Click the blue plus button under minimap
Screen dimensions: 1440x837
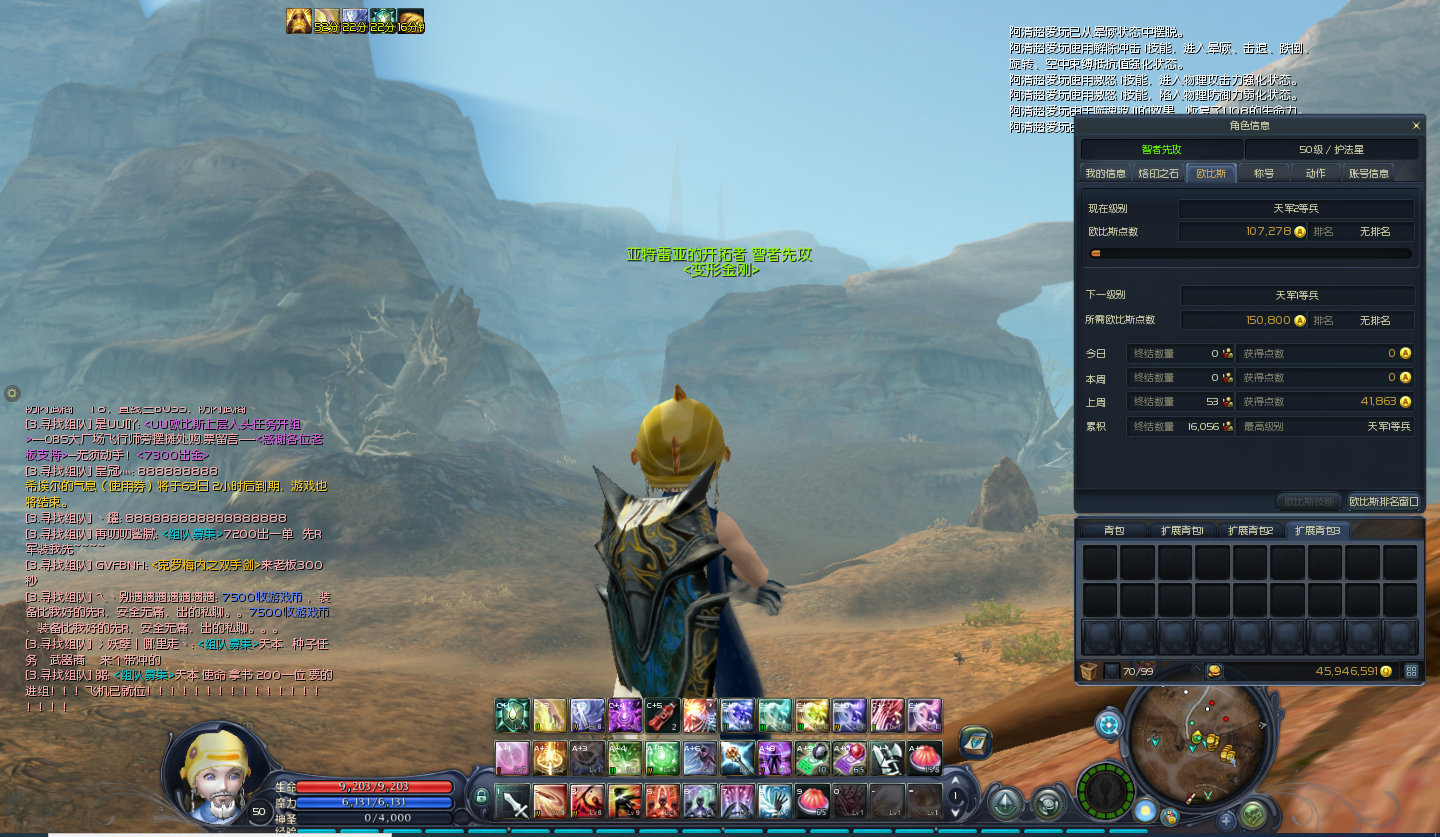1226,821
